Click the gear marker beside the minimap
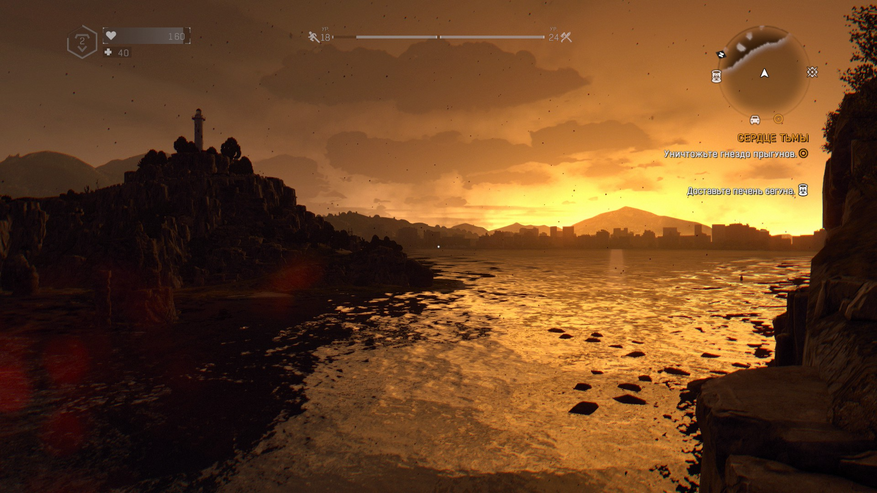Image resolution: width=877 pixels, height=493 pixels. pos(811,72)
